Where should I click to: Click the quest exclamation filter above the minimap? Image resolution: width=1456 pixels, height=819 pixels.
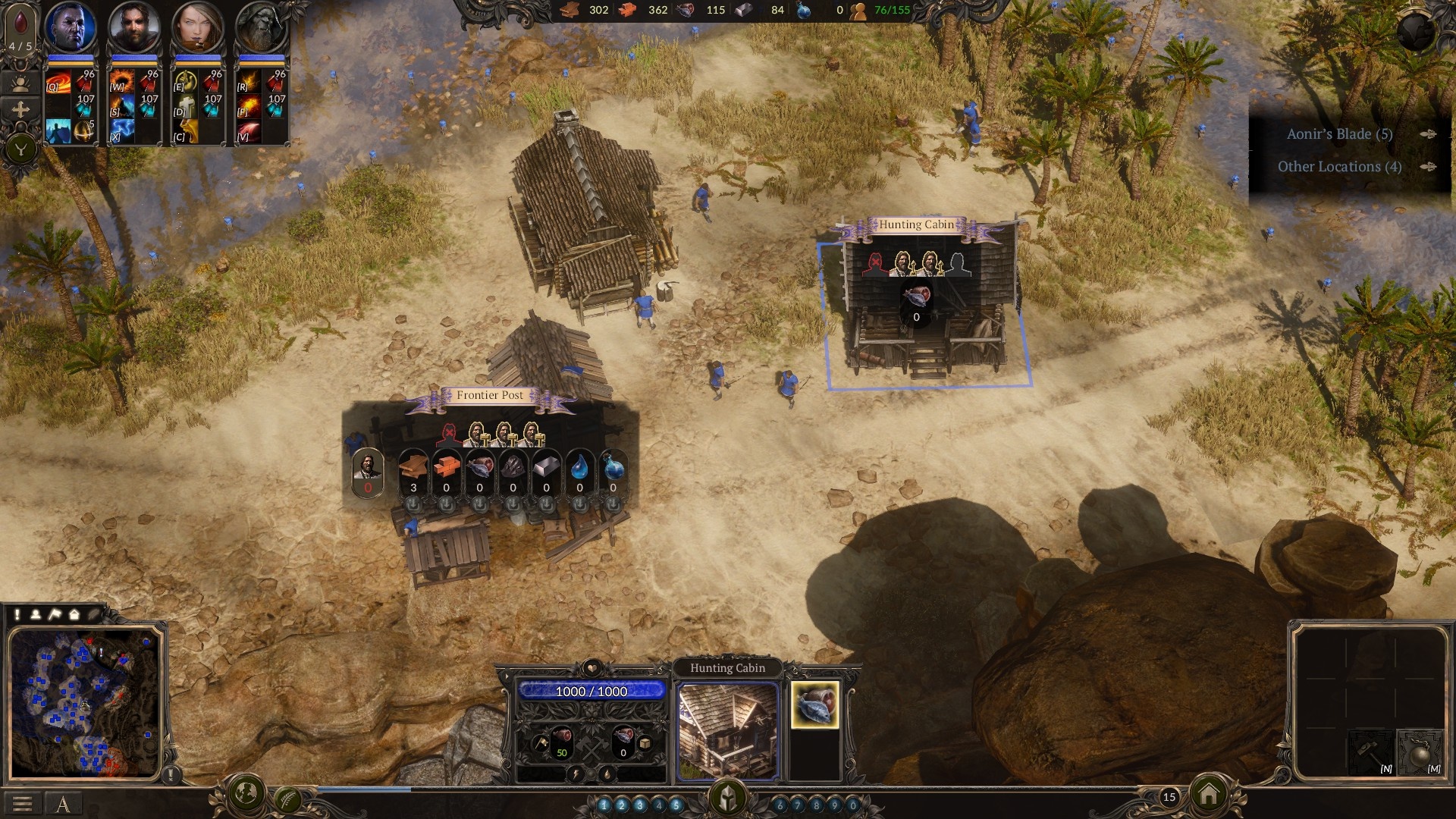[17, 614]
